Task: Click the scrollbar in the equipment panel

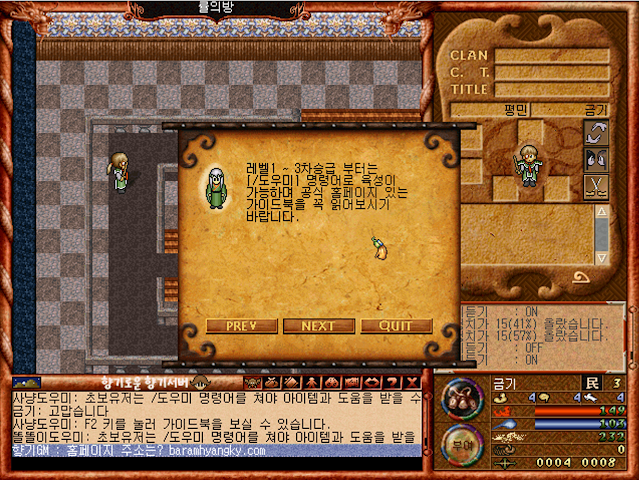Action: coord(601,240)
